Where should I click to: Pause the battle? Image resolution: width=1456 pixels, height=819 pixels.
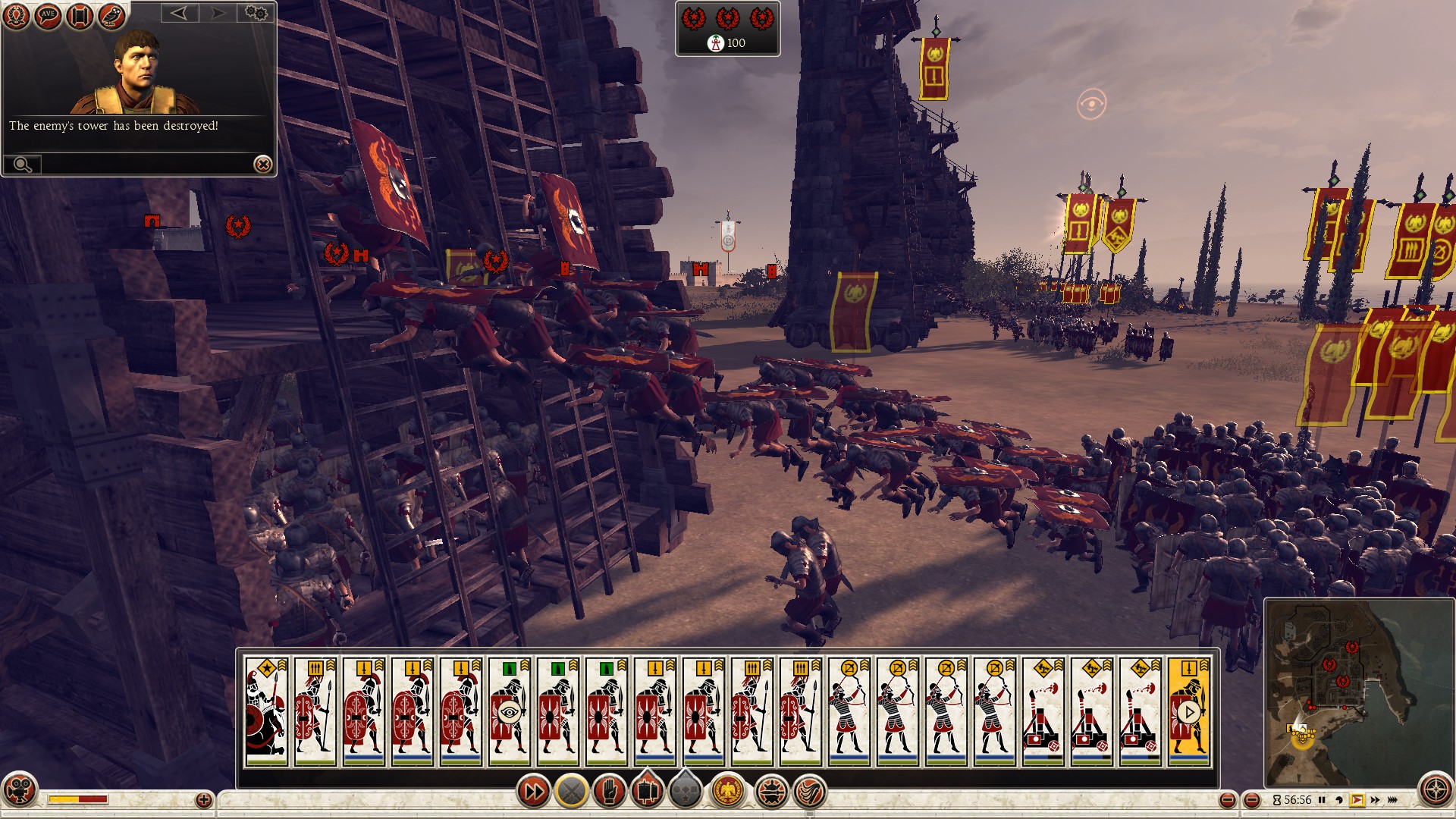pyautogui.click(x=1322, y=800)
